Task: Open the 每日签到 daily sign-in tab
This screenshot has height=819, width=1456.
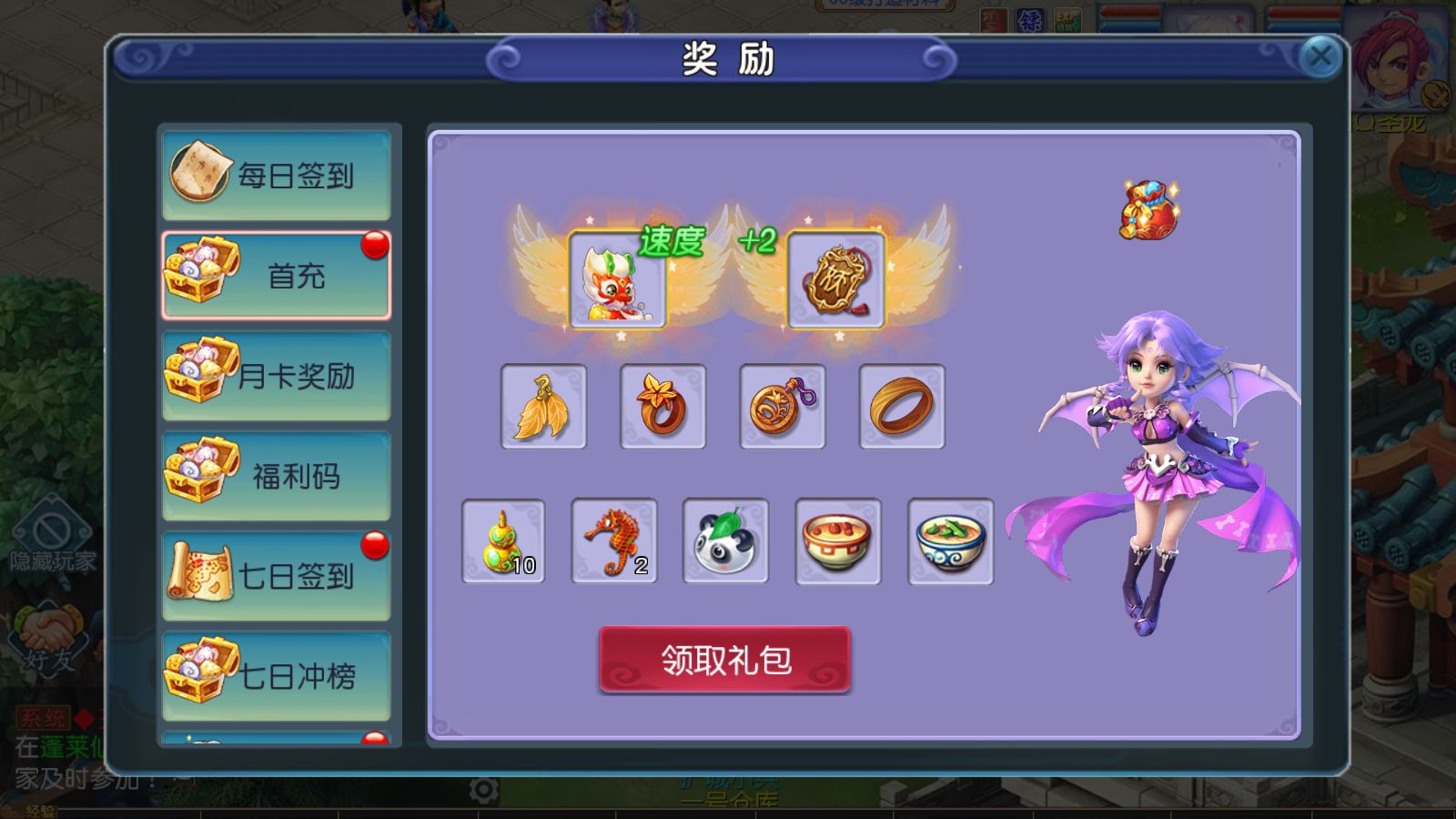Action: tap(277, 175)
